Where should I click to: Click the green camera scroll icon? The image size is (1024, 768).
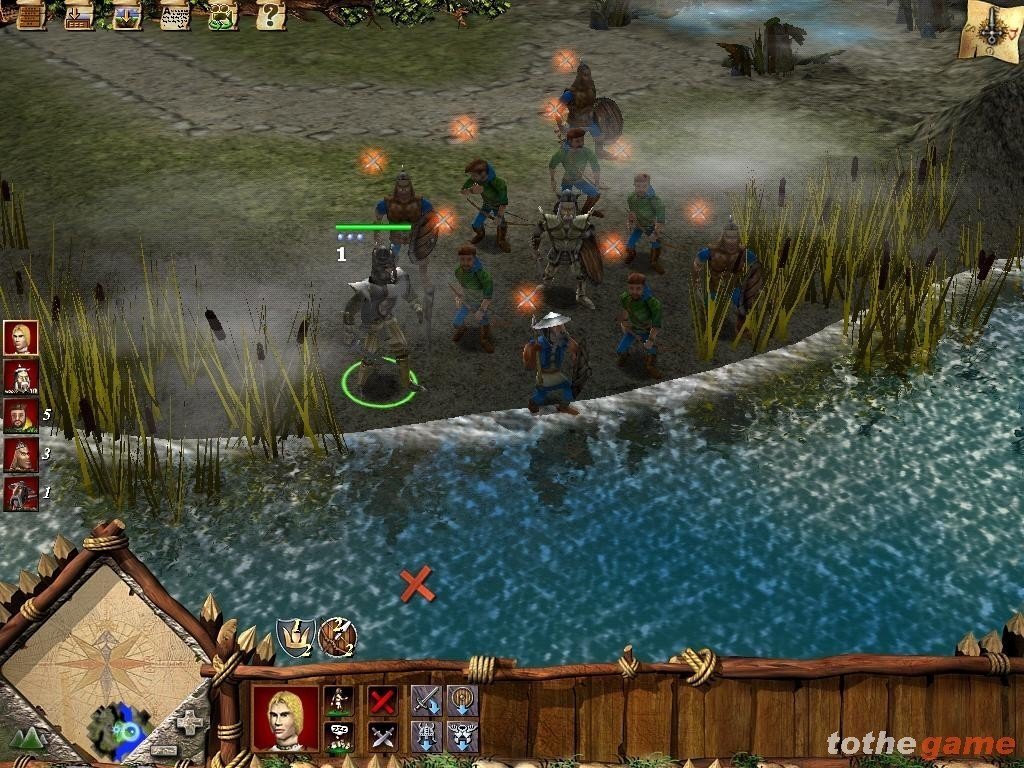coord(222,15)
